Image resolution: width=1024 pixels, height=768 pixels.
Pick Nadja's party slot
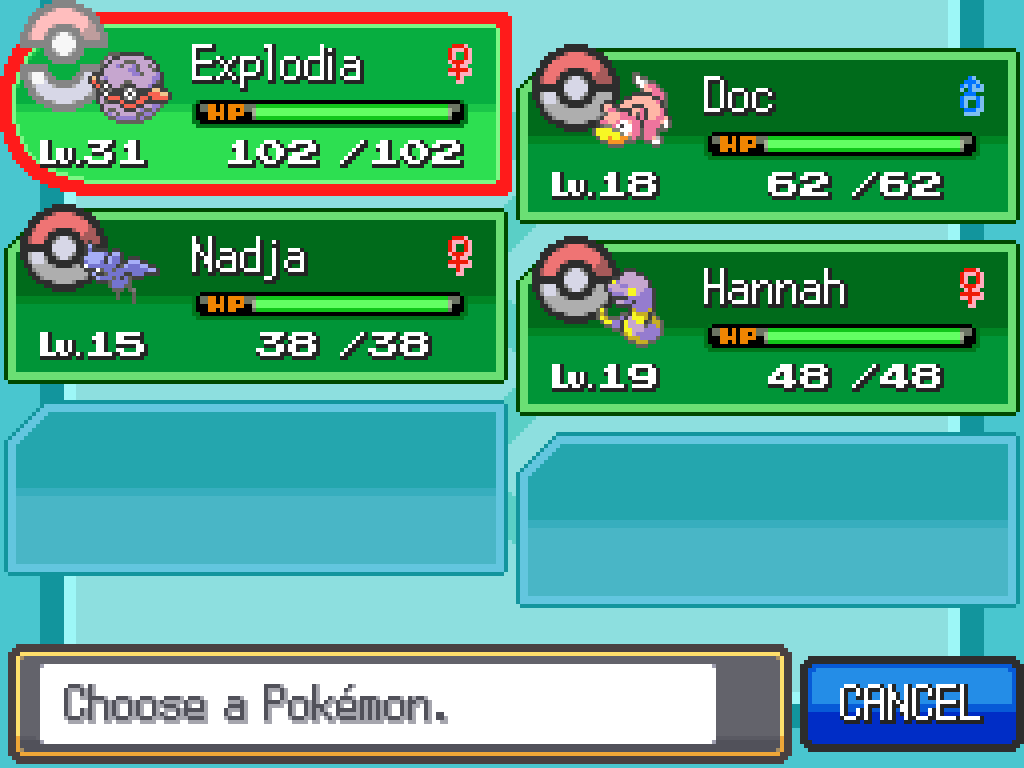coord(256,297)
